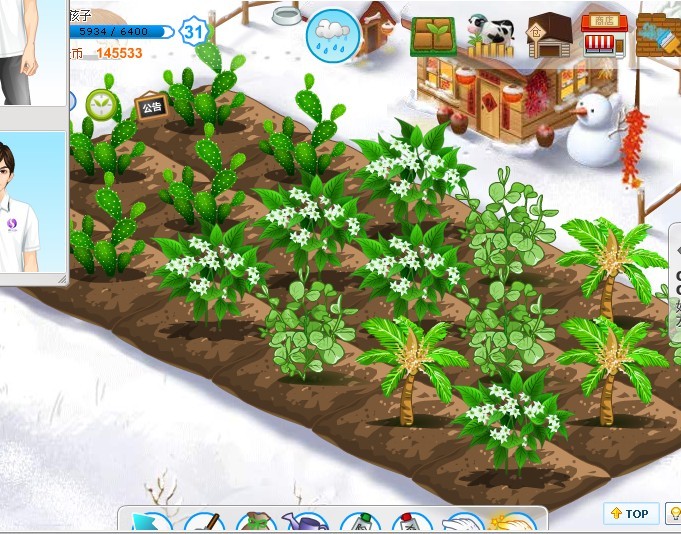Open the cow ranch icon

[490, 35]
